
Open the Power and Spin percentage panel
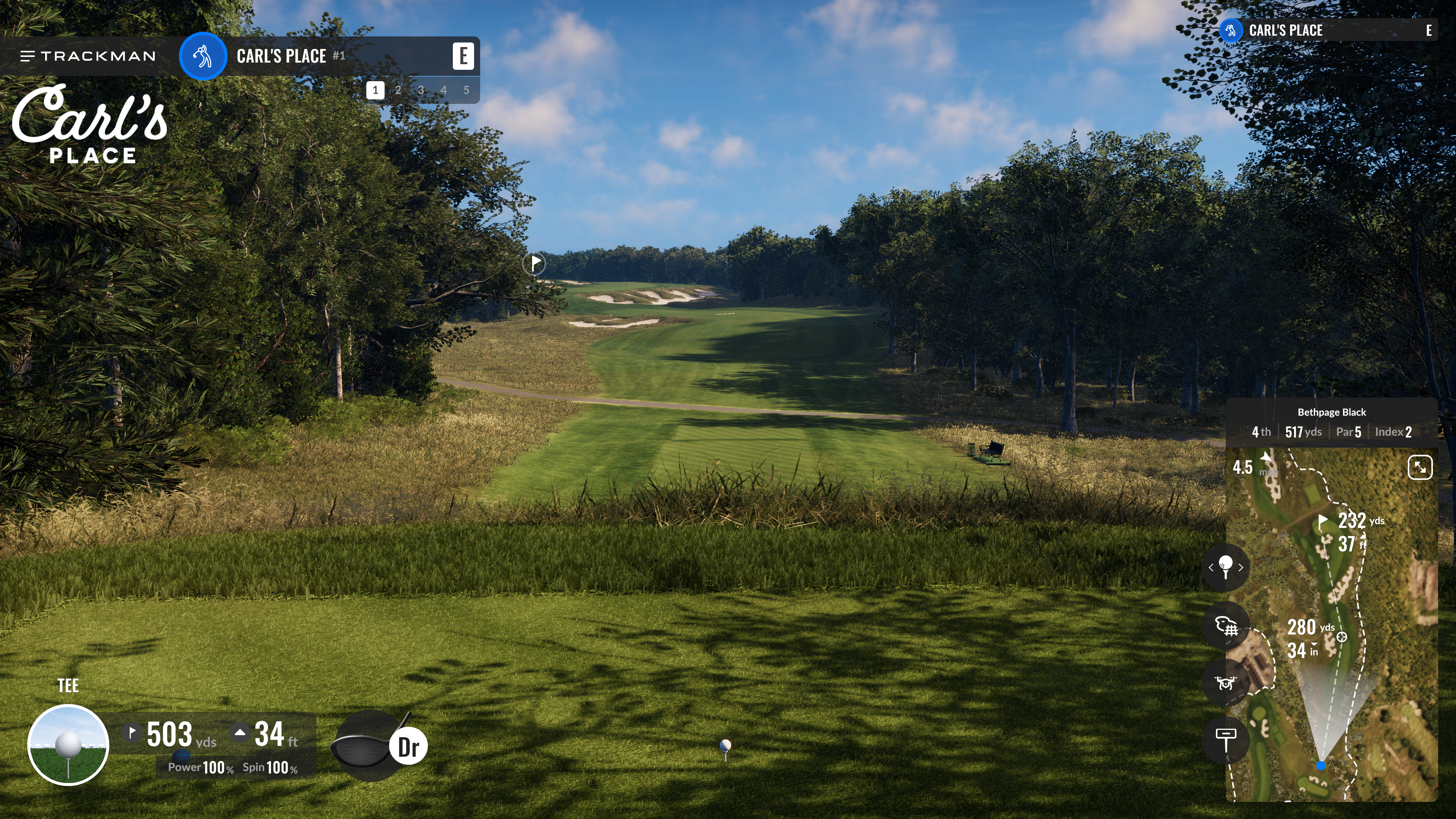pyautogui.click(x=233, y=767)
